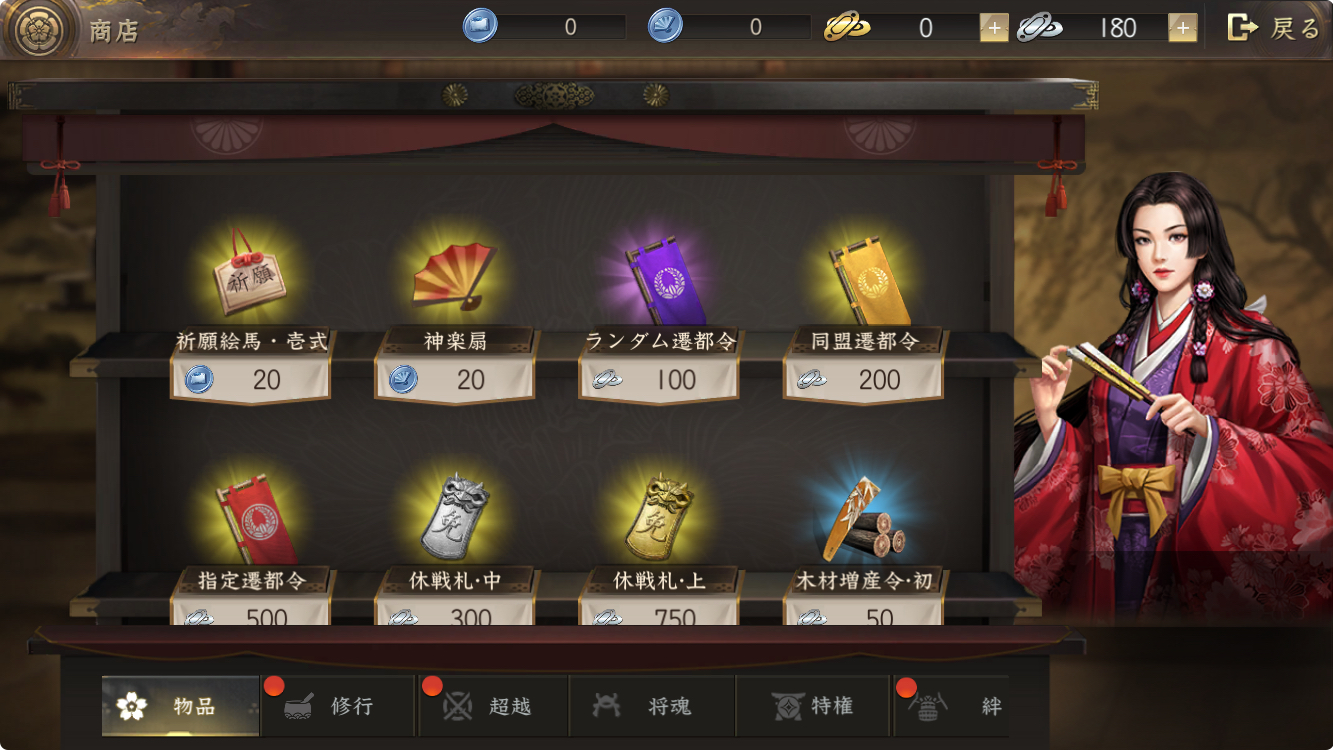Select the gold 休戦札・上 talisman
The height and width of the screenshot is (750, 1333).
[660, 517]
